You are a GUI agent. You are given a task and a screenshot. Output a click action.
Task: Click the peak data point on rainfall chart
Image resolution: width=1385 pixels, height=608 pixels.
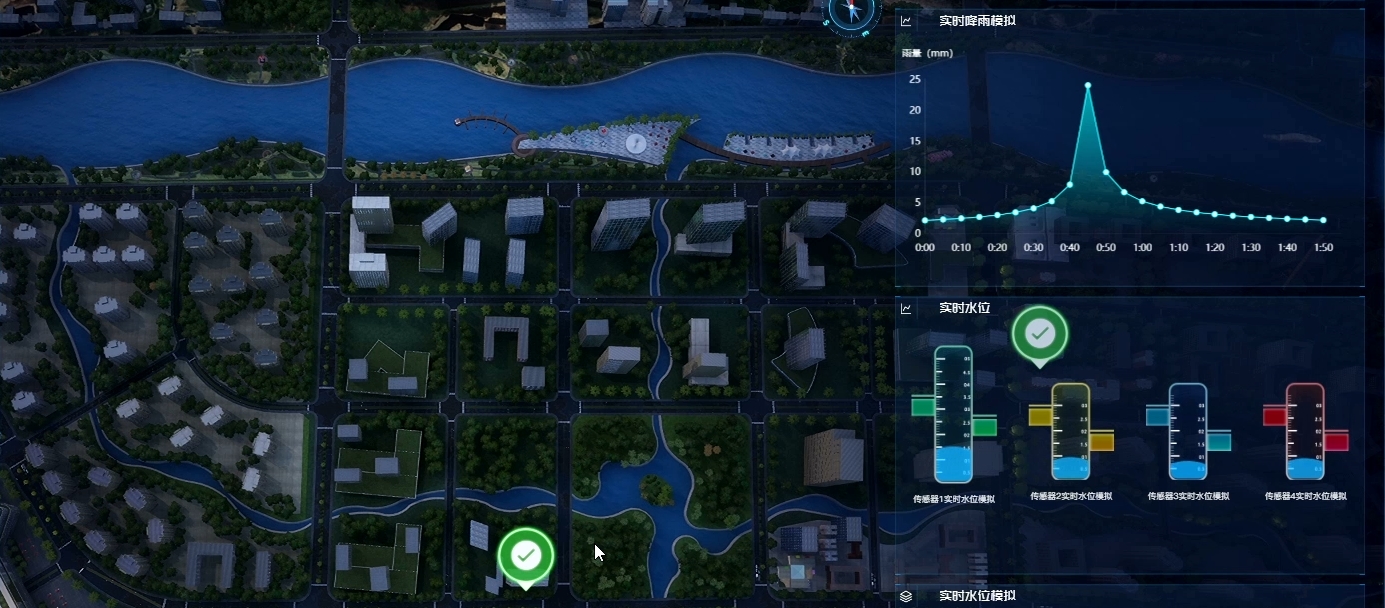coord(1088,86)
